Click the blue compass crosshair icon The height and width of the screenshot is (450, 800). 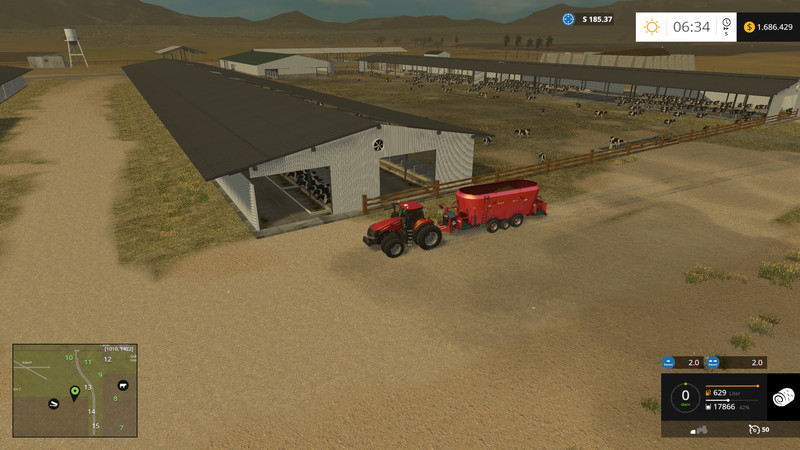569,19
